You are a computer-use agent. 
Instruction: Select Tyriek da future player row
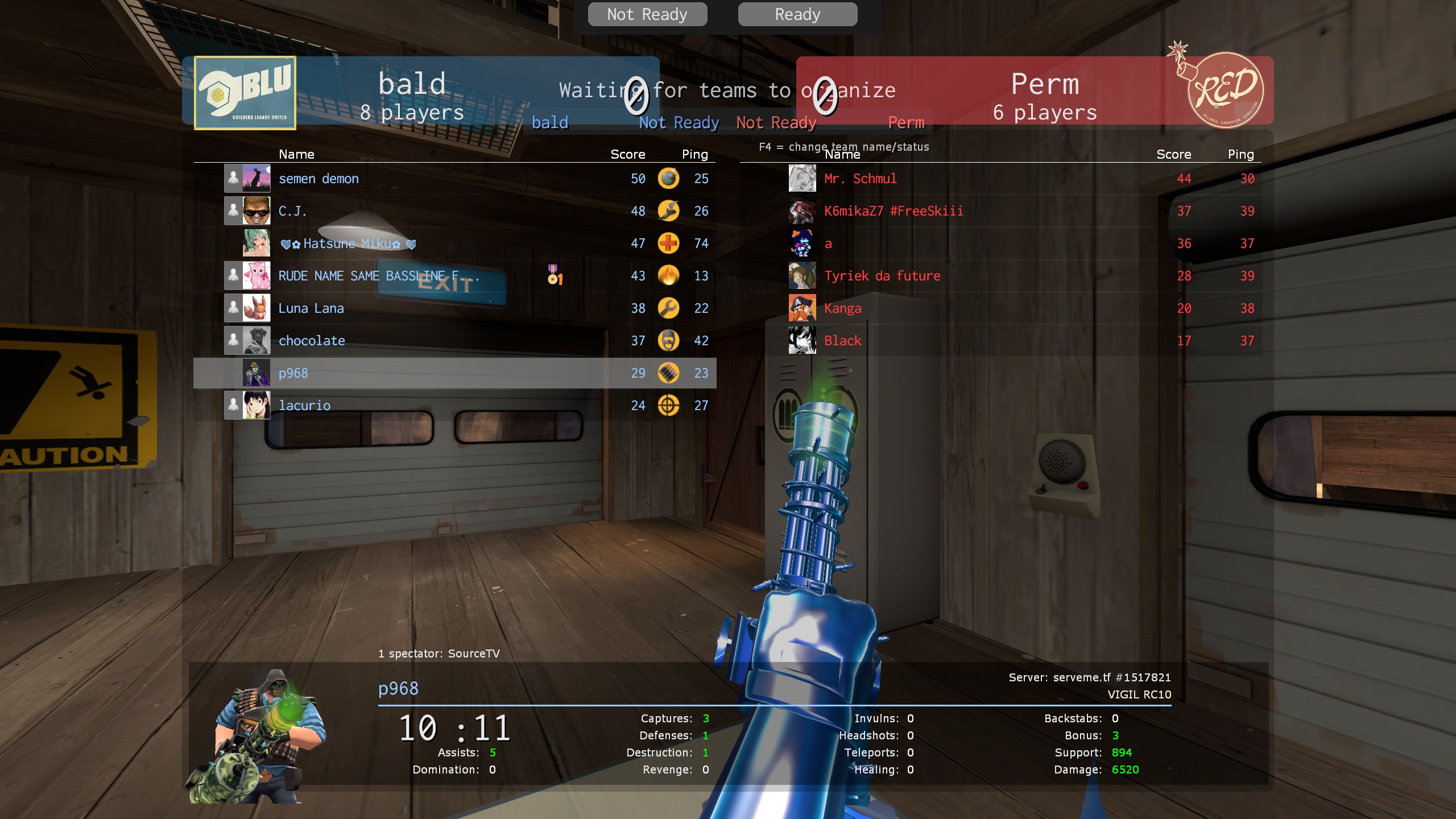pyautogui.click(x=882, y=276)
